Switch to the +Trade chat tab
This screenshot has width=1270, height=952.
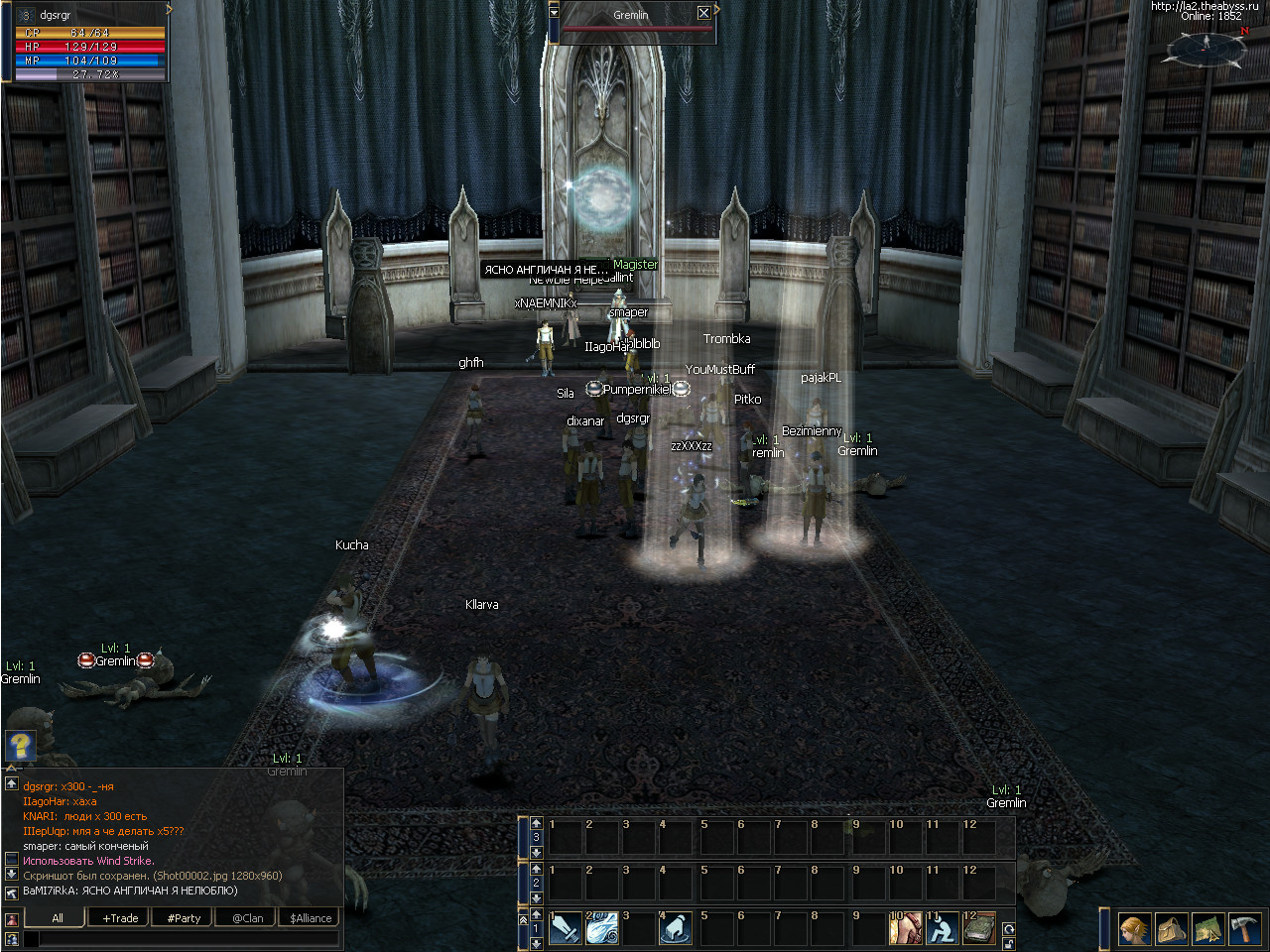pyautogui.click(x=120, y=918)
